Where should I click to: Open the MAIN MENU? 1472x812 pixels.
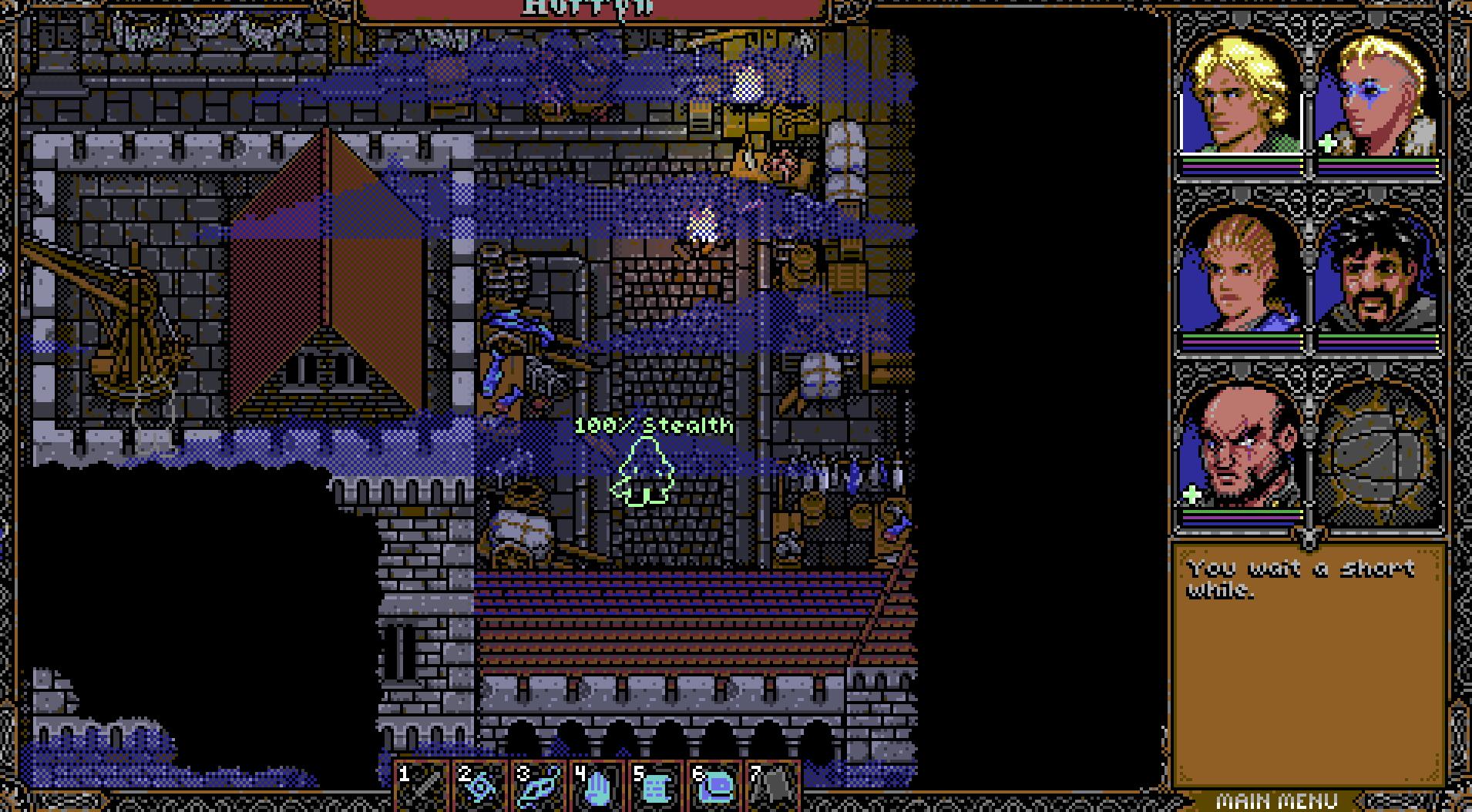[x=1275, y=800]
